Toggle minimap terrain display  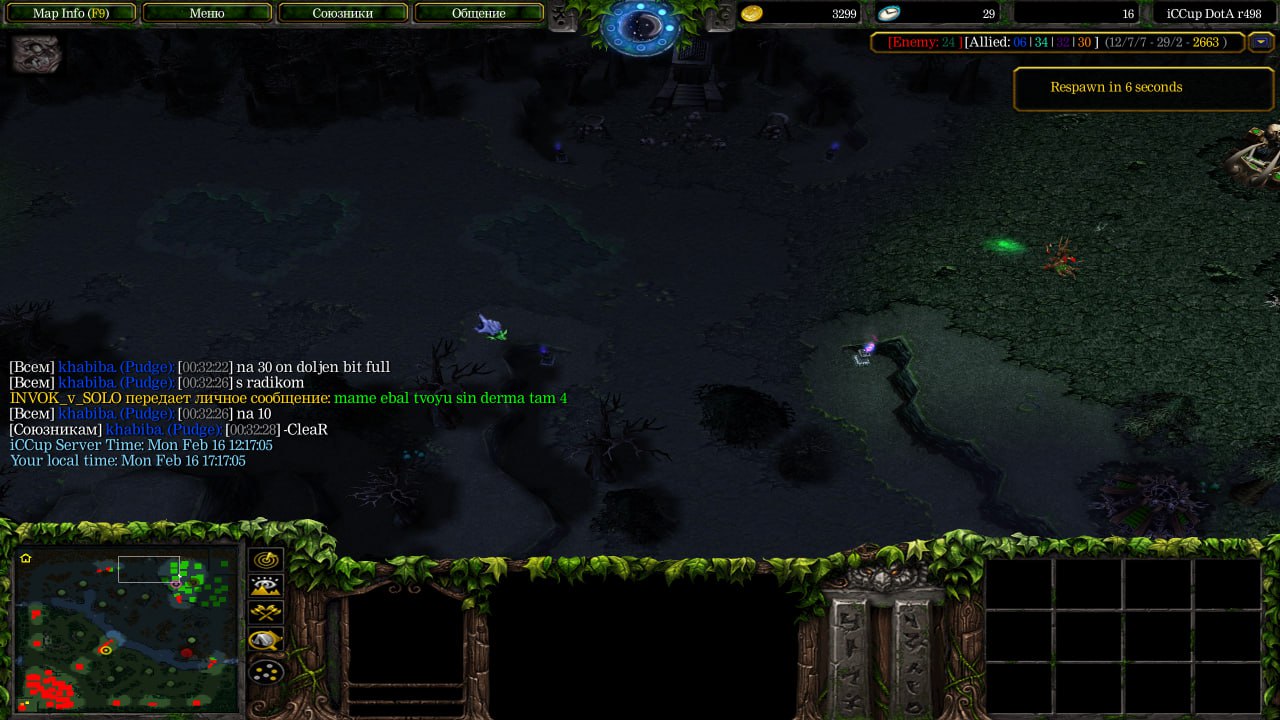266,587
